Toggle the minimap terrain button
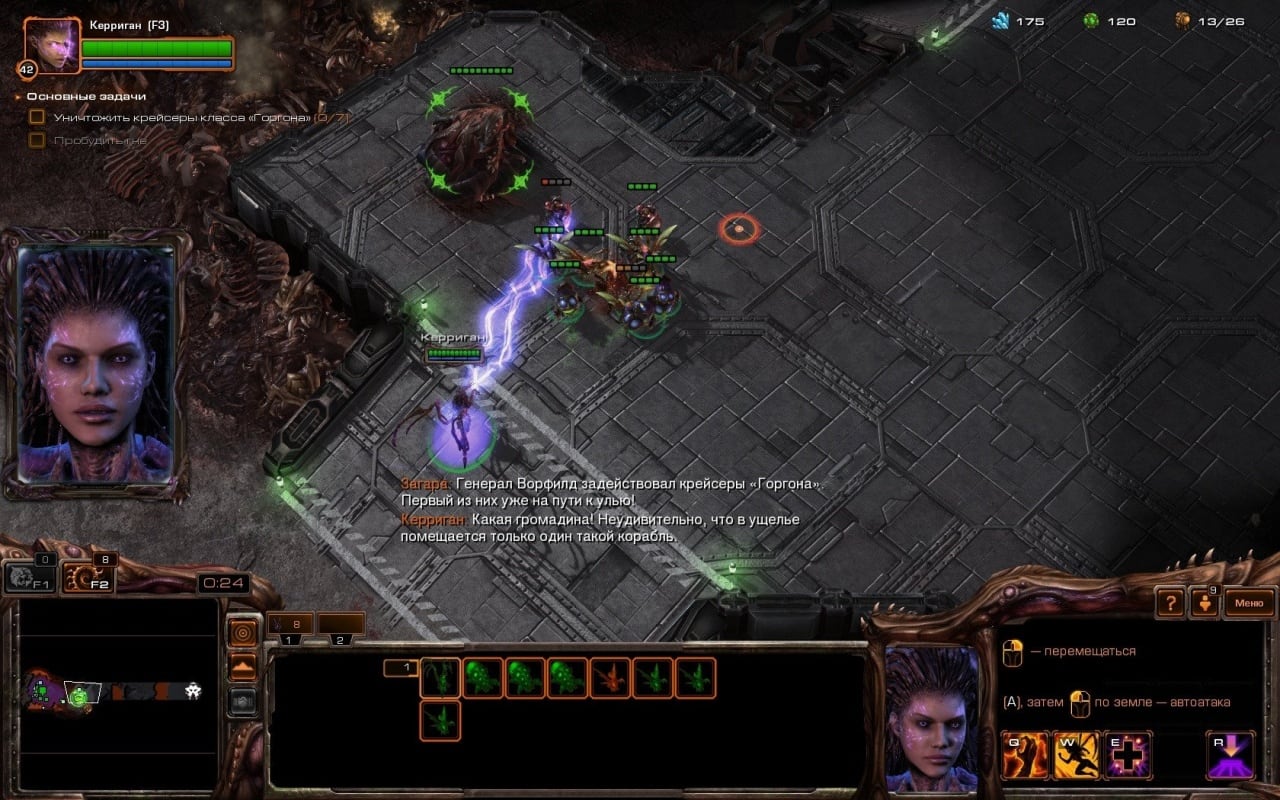1280x800 pixels. 243,667
